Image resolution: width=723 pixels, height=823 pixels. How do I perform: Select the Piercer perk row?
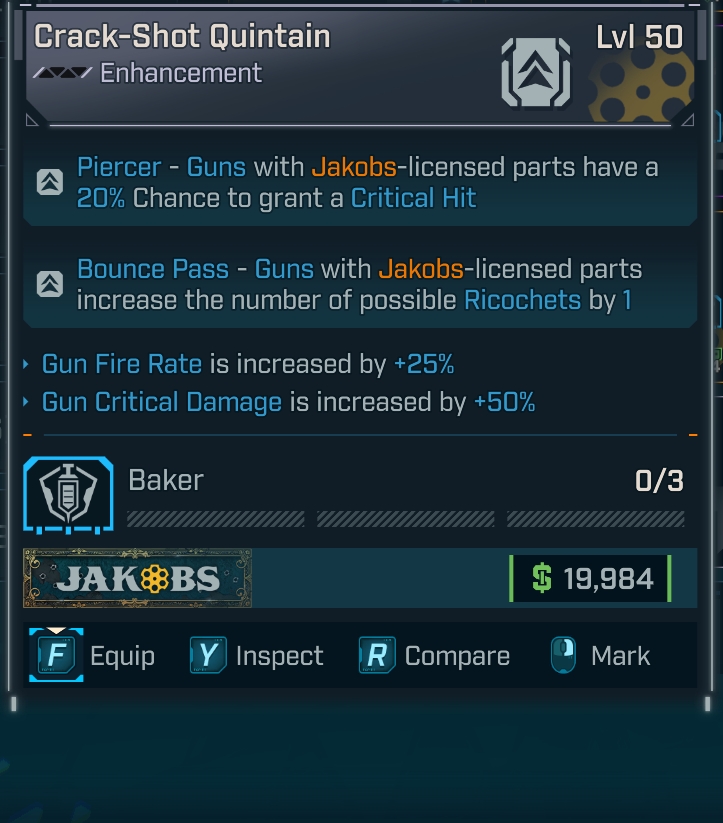point(360,182)
